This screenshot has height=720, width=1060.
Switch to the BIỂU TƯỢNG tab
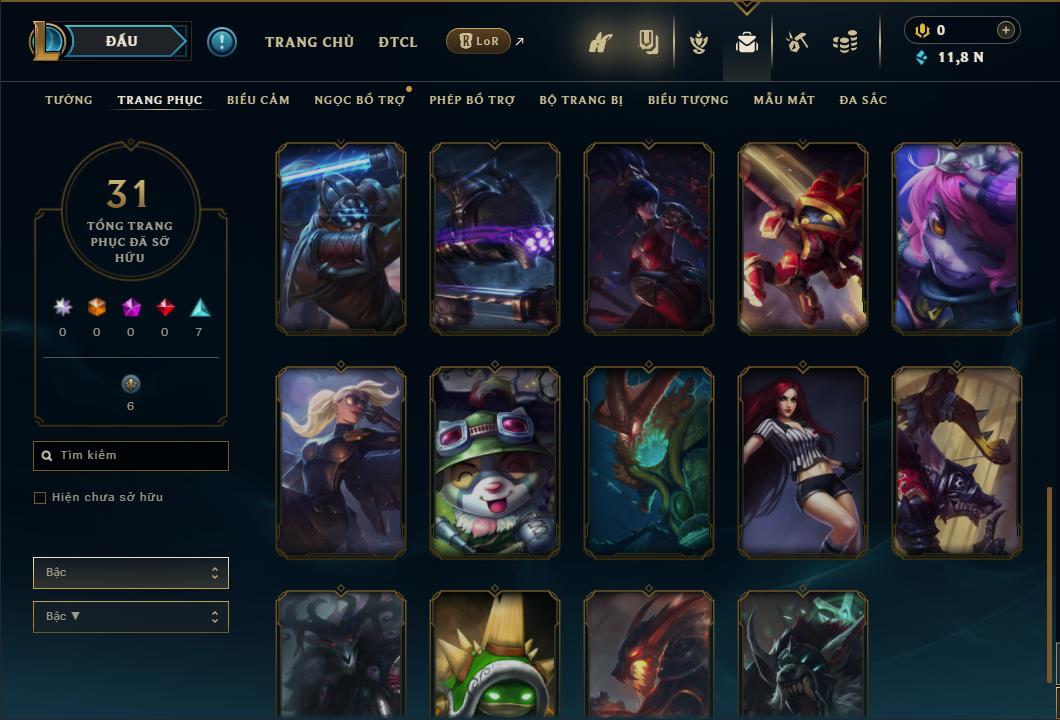click(688, 100)
